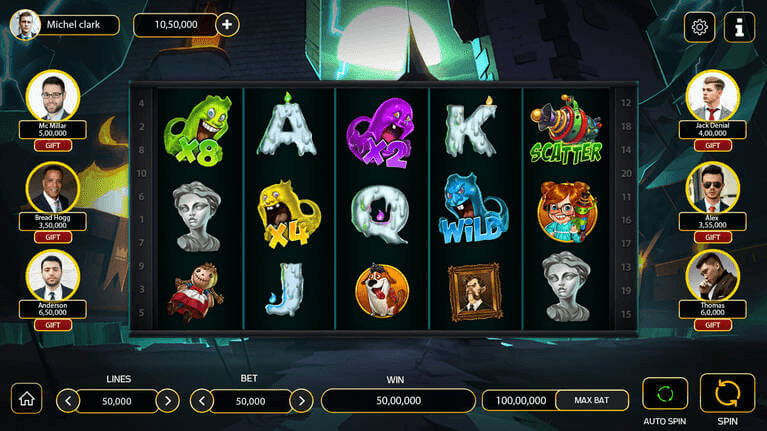
Task: Set the maximum bet
Action: [x=592, y=400]
